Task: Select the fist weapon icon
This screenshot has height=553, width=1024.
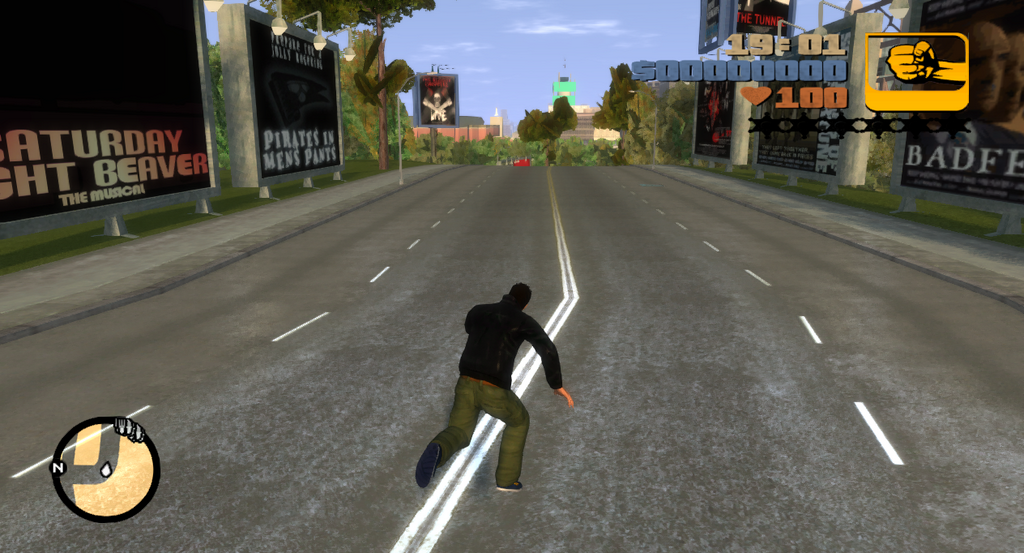Action: click(x=916, y=71)
